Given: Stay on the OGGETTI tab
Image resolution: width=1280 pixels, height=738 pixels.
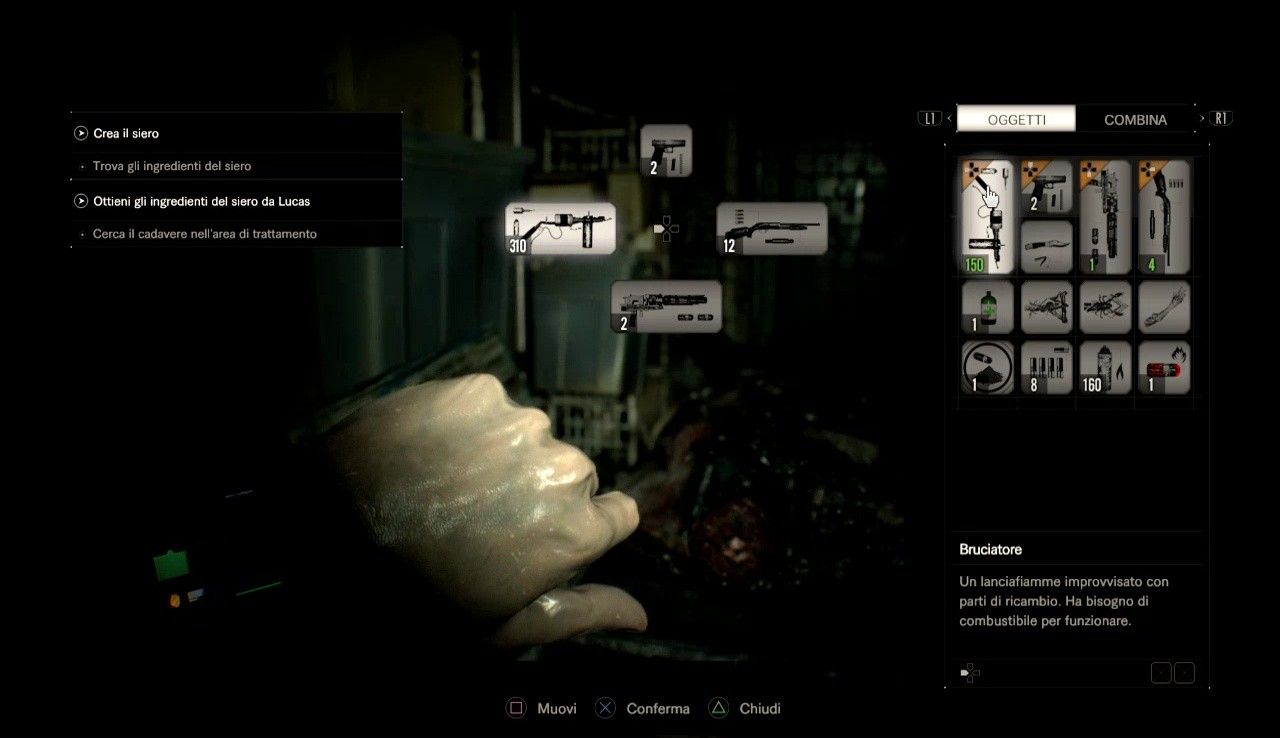Looking at the screenshot, I should click(1016, 118).
